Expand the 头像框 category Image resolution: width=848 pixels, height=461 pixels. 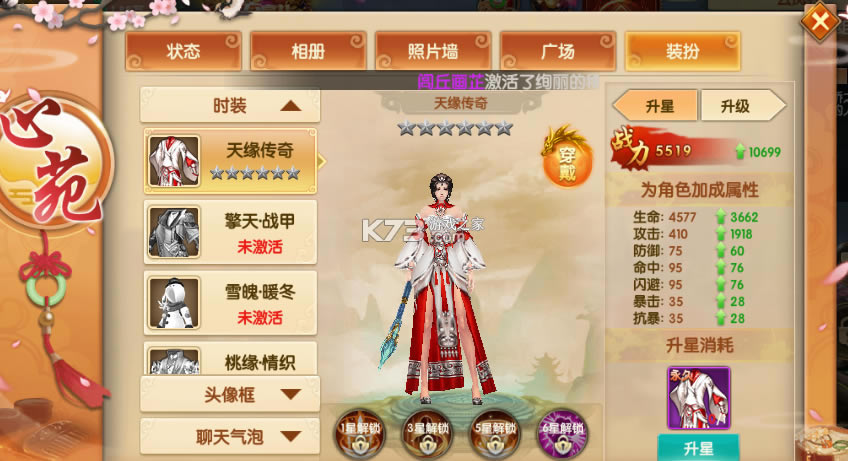[230, 394]
